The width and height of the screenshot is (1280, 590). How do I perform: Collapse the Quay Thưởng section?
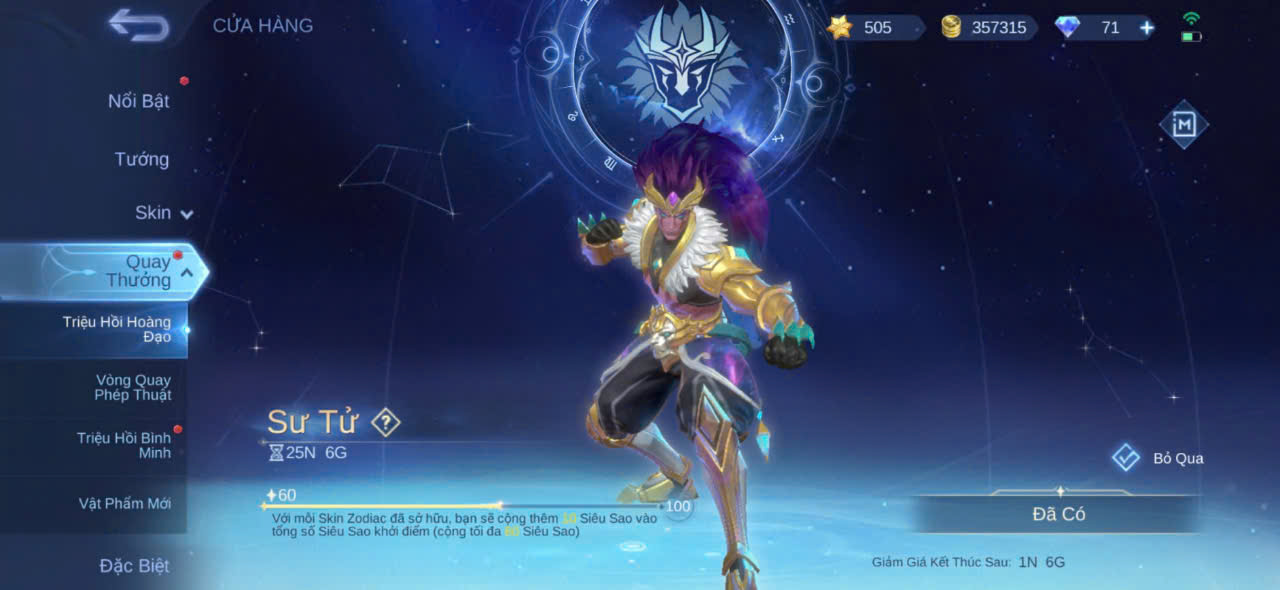coord(187,271)
